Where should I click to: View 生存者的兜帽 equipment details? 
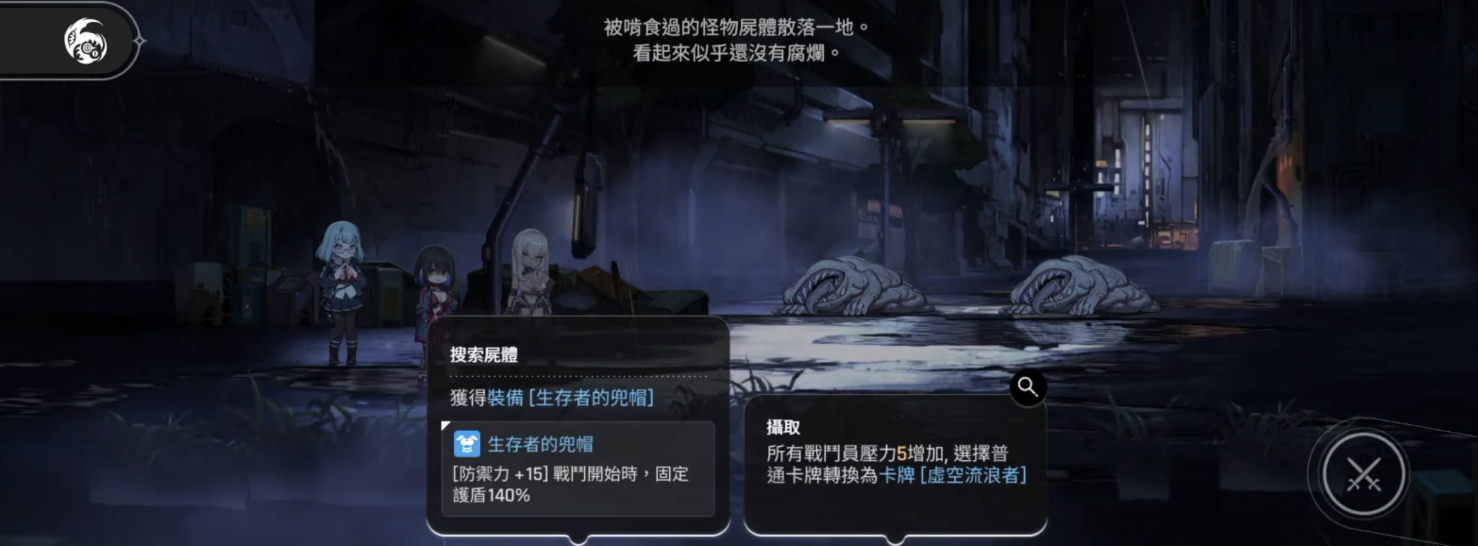(578, 468)
